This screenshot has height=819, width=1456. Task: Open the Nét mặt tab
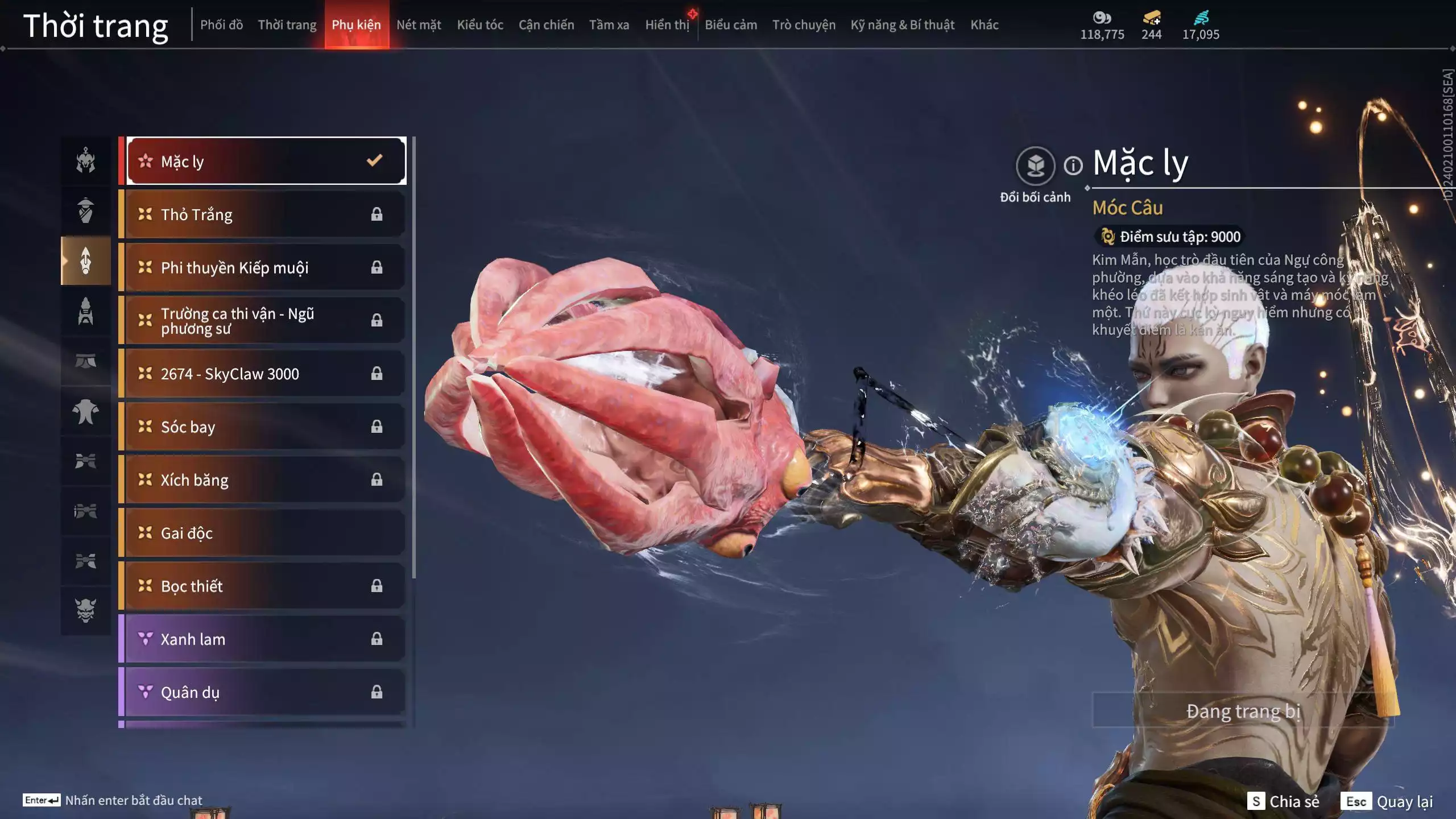(x=419, y=25)
